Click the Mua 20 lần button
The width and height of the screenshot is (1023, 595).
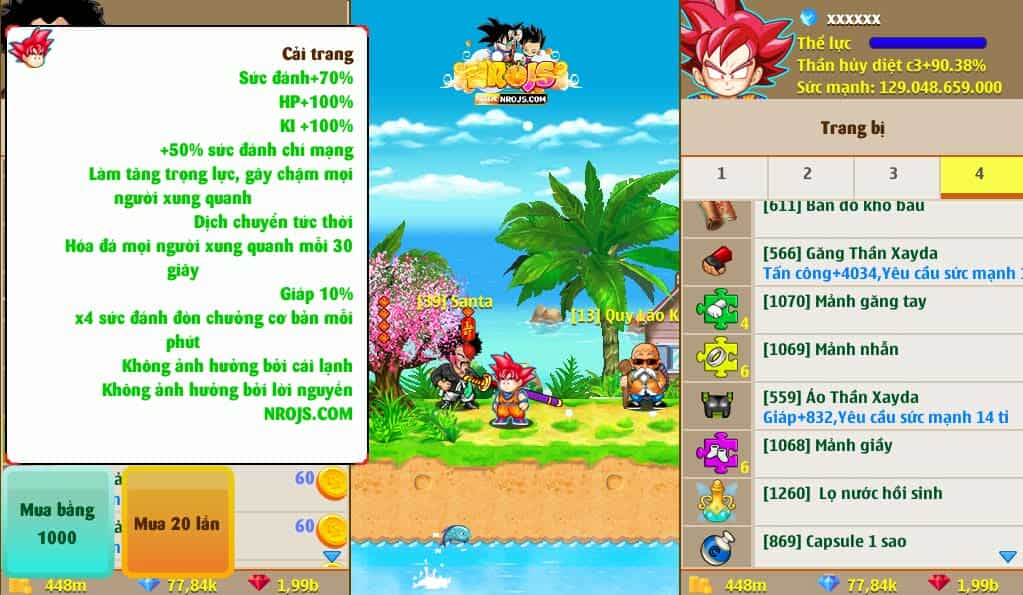point(177,523)
